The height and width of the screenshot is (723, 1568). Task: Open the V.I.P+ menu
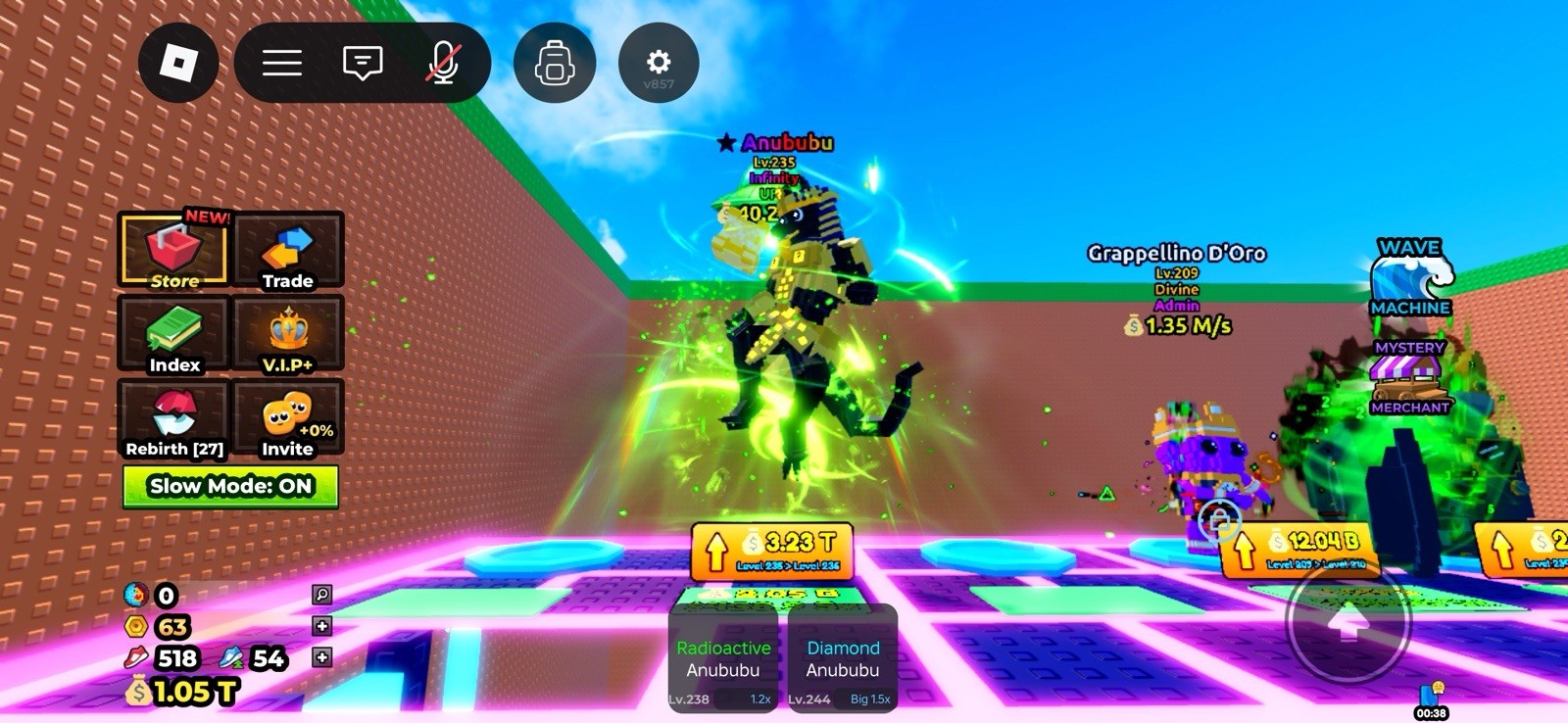tap(288, 333)
